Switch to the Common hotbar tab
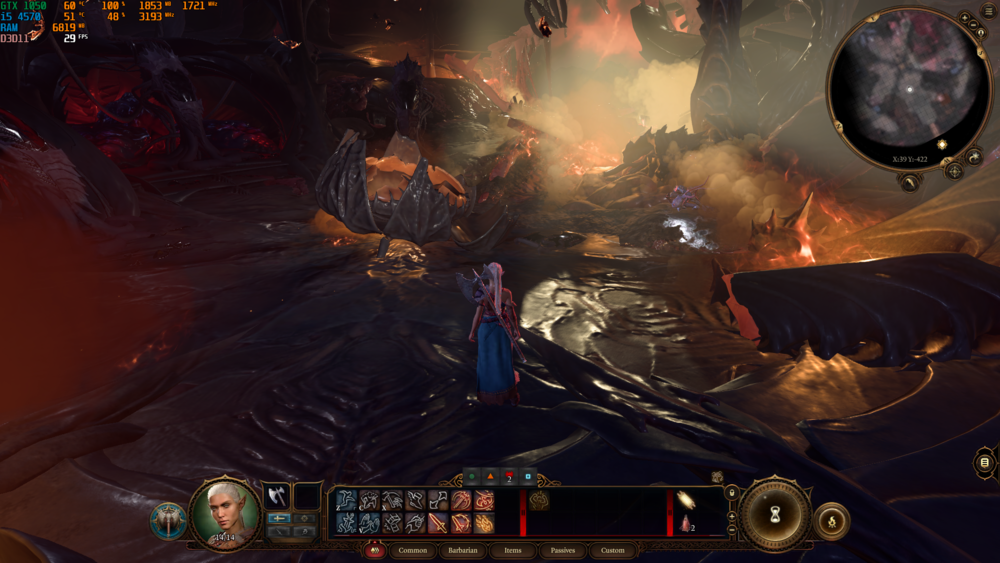Screen dimensions: 1000x563 412,551
